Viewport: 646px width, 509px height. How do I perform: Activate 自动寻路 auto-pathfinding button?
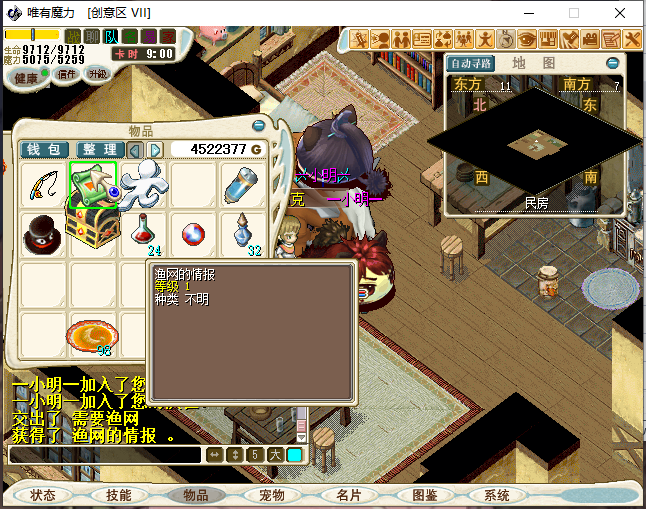[x=472, y=63]
